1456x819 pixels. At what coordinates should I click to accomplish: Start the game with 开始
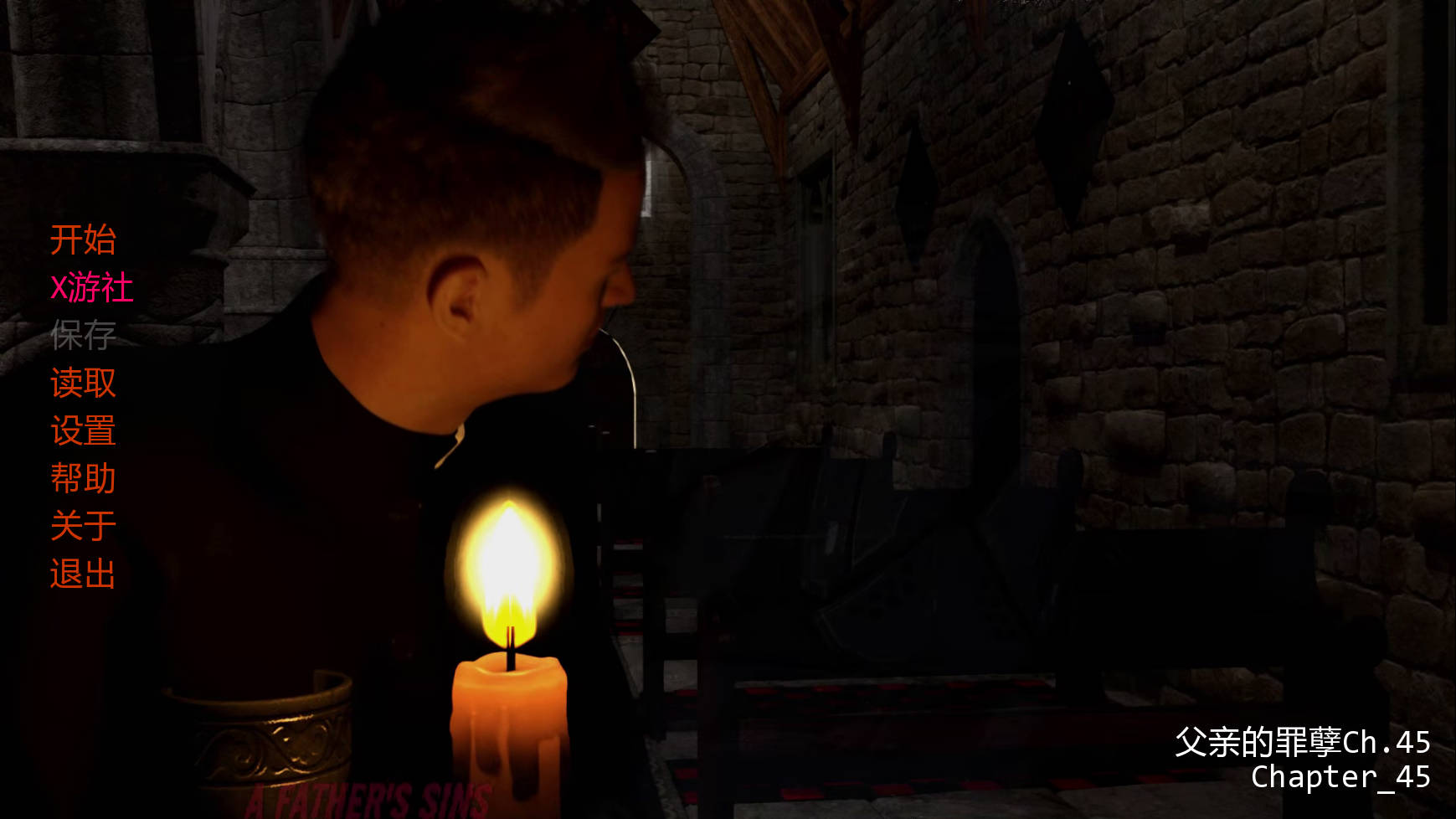[x=83, y=240]
